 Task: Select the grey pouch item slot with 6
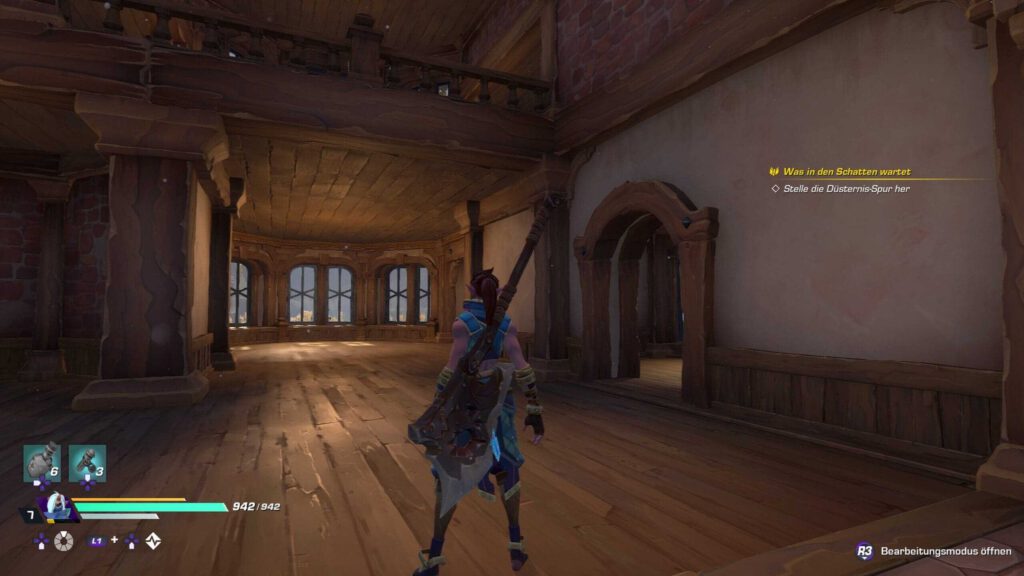[x=42, y=463]
